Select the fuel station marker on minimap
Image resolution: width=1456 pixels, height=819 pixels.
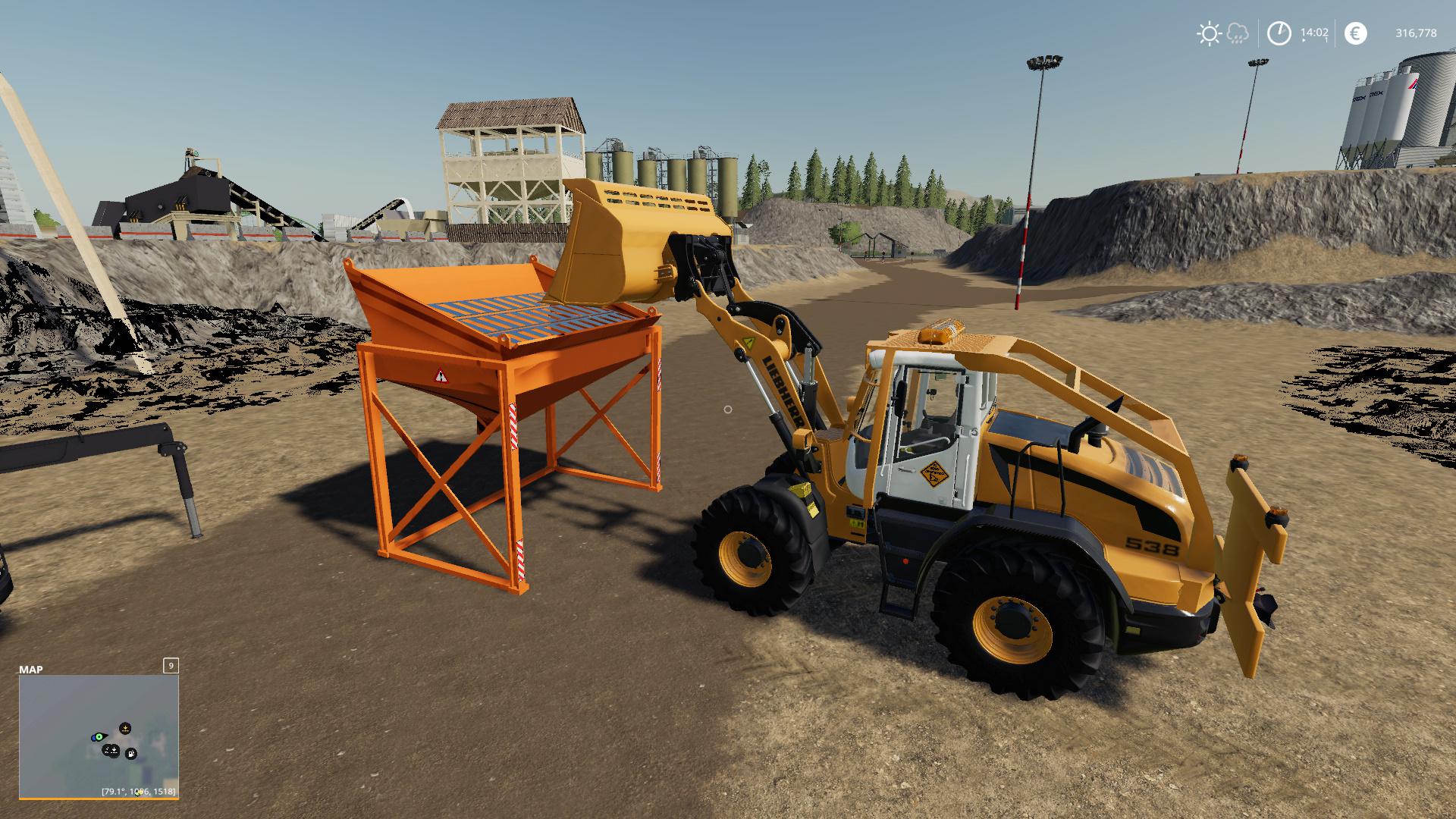131,754
